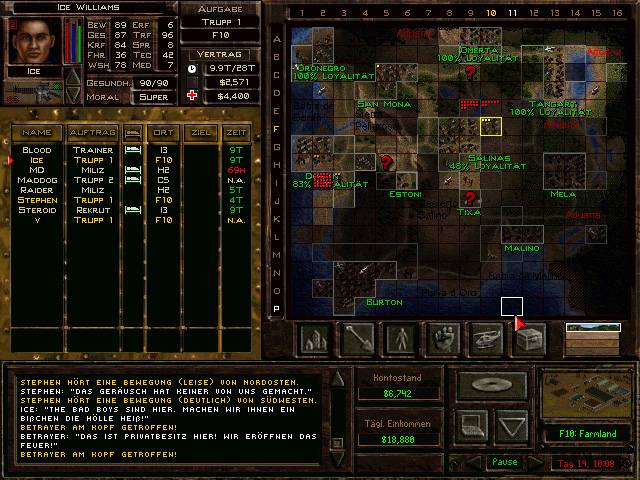Toggle the helicopter airspace map filter
640x480 pixels.
coord(486,339)
